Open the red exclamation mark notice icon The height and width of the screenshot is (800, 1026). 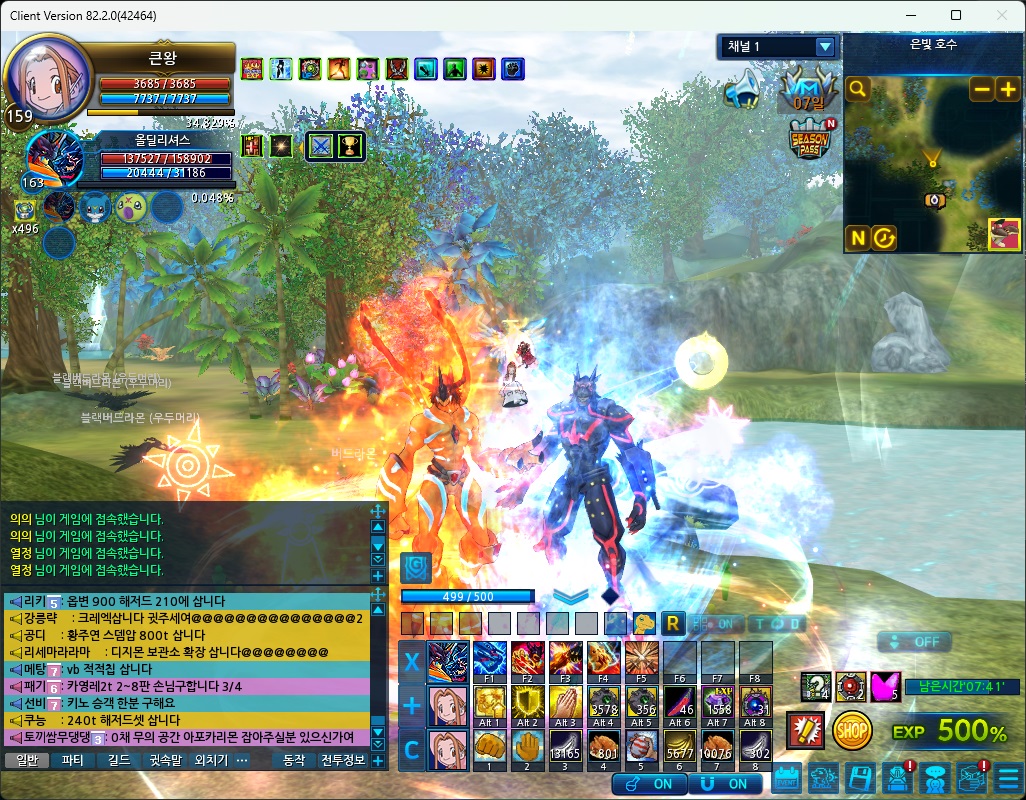(x=805, y=731)
